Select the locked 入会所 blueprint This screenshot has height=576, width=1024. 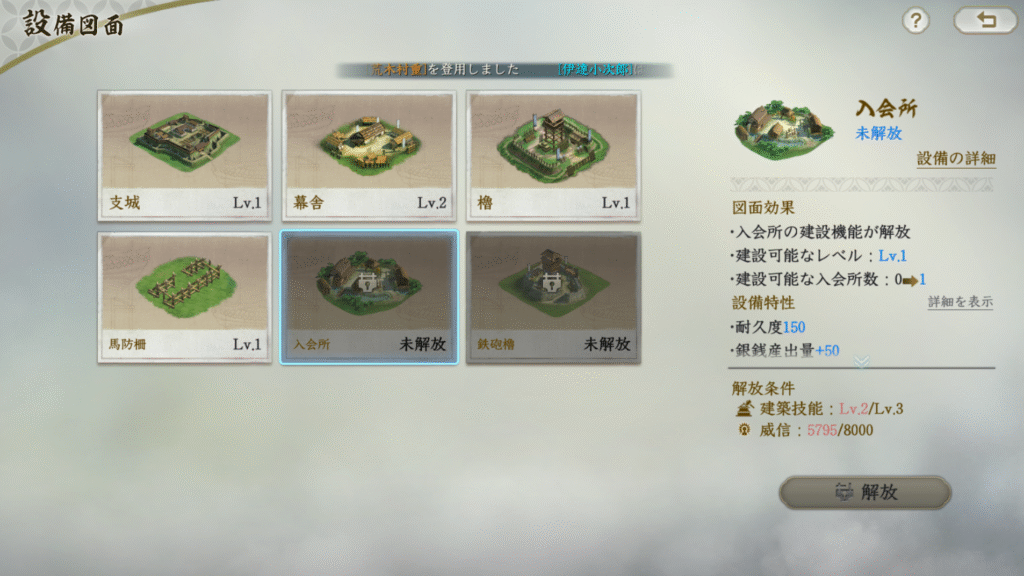369,297
